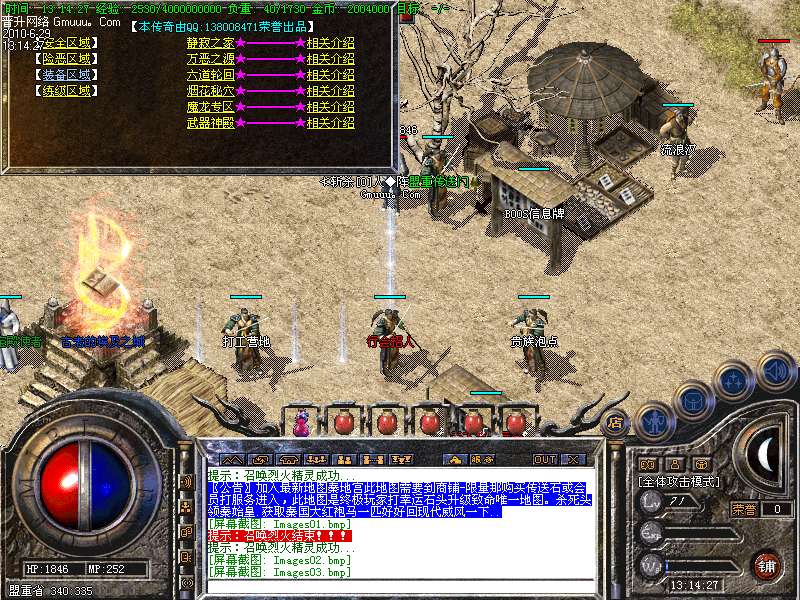Choose the 六道轮回 destination link
Viewport: 800px width, 600px height.
(x=210, y=75)
